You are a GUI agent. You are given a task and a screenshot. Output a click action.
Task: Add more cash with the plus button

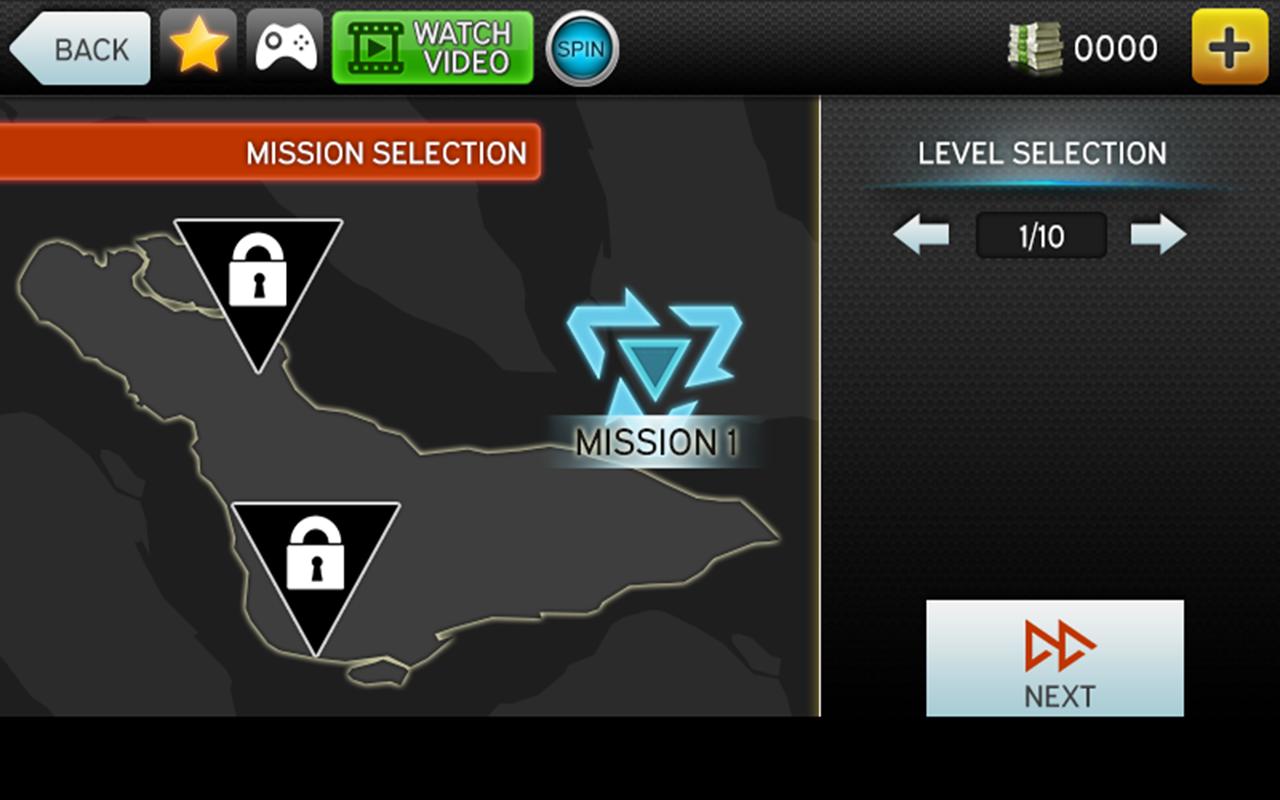pyautogui.click(x=1230, y=48)
